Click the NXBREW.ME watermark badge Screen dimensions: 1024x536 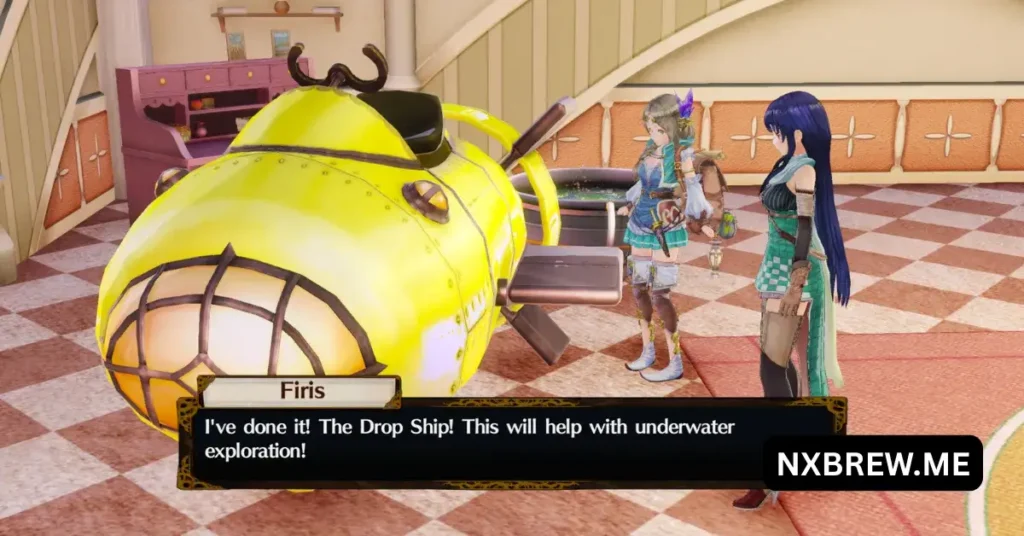873,463
